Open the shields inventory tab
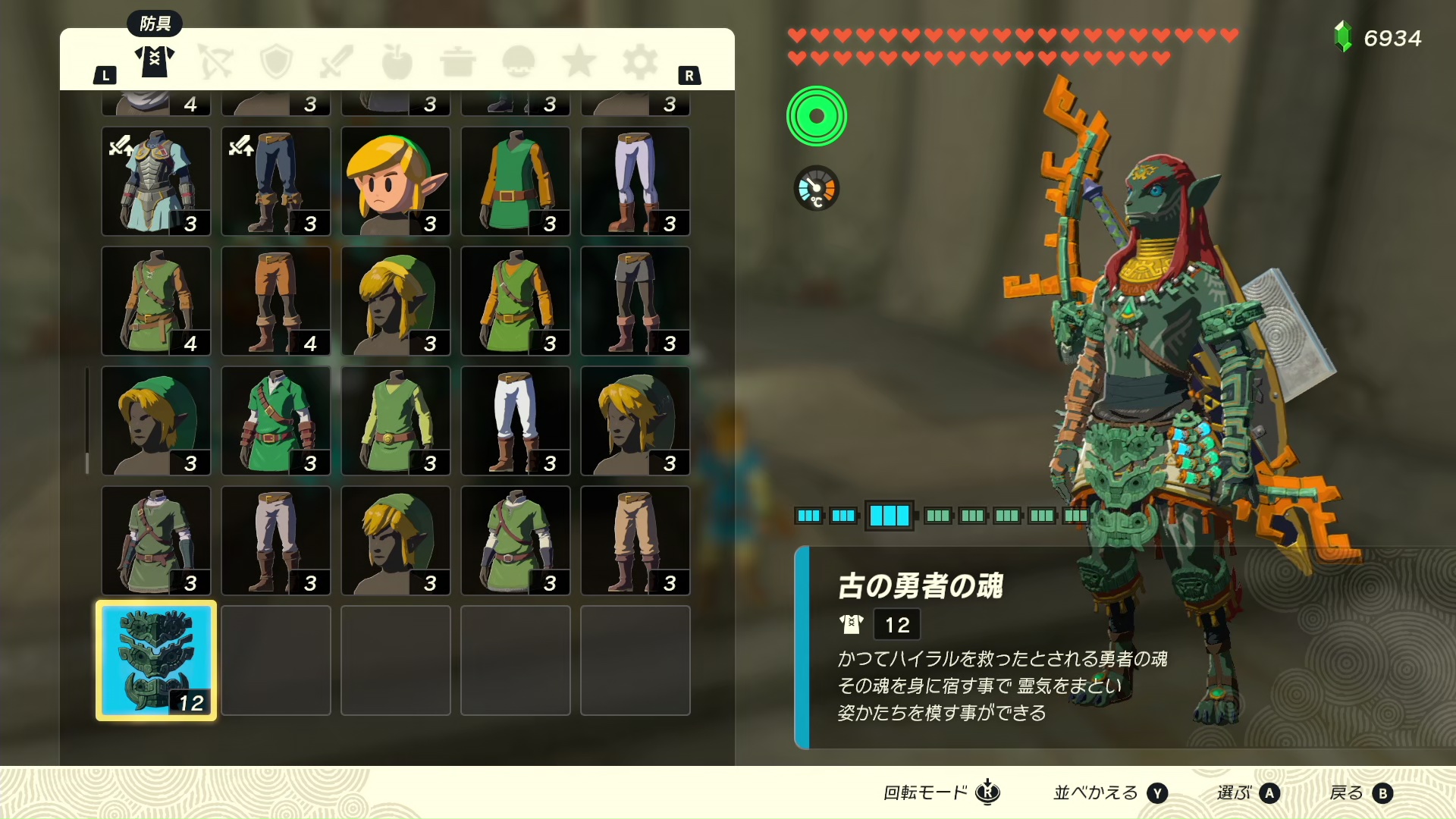Screen dimensions: 1456x819 (x=276, y=62)
